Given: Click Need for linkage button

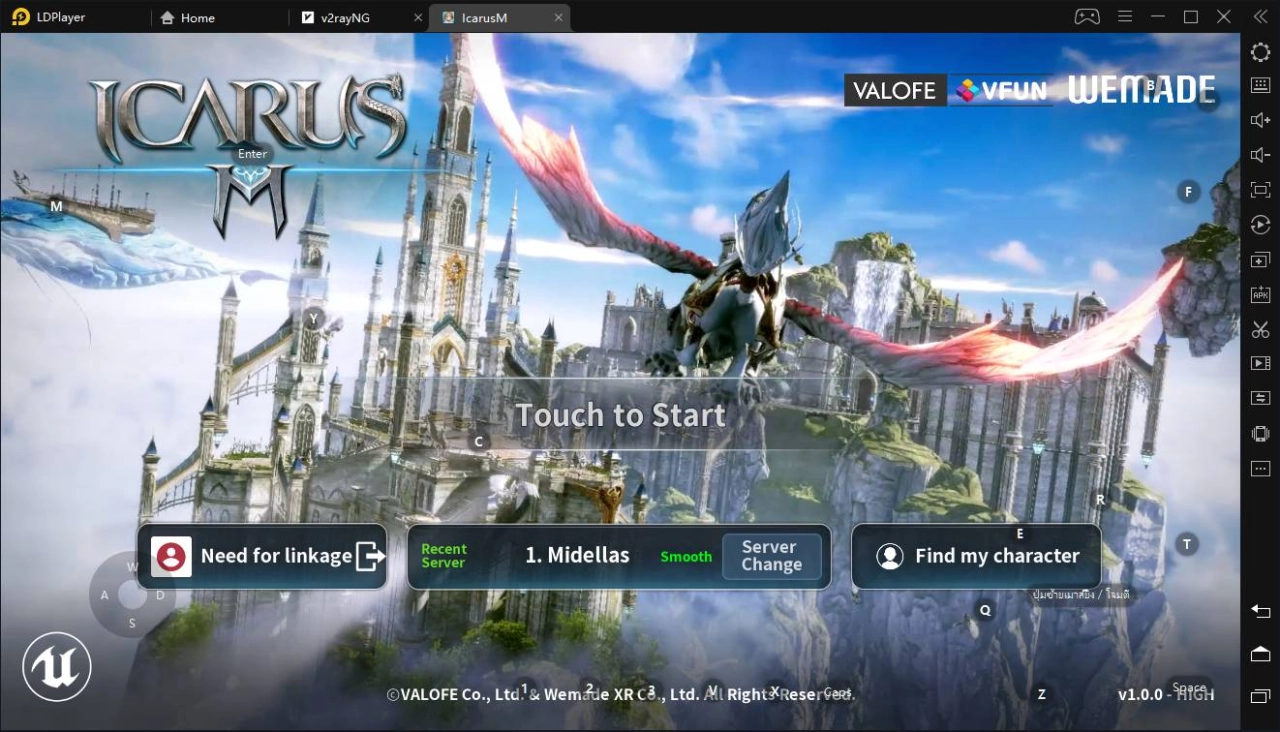Looking at the screenshot, I should point(262,556).
